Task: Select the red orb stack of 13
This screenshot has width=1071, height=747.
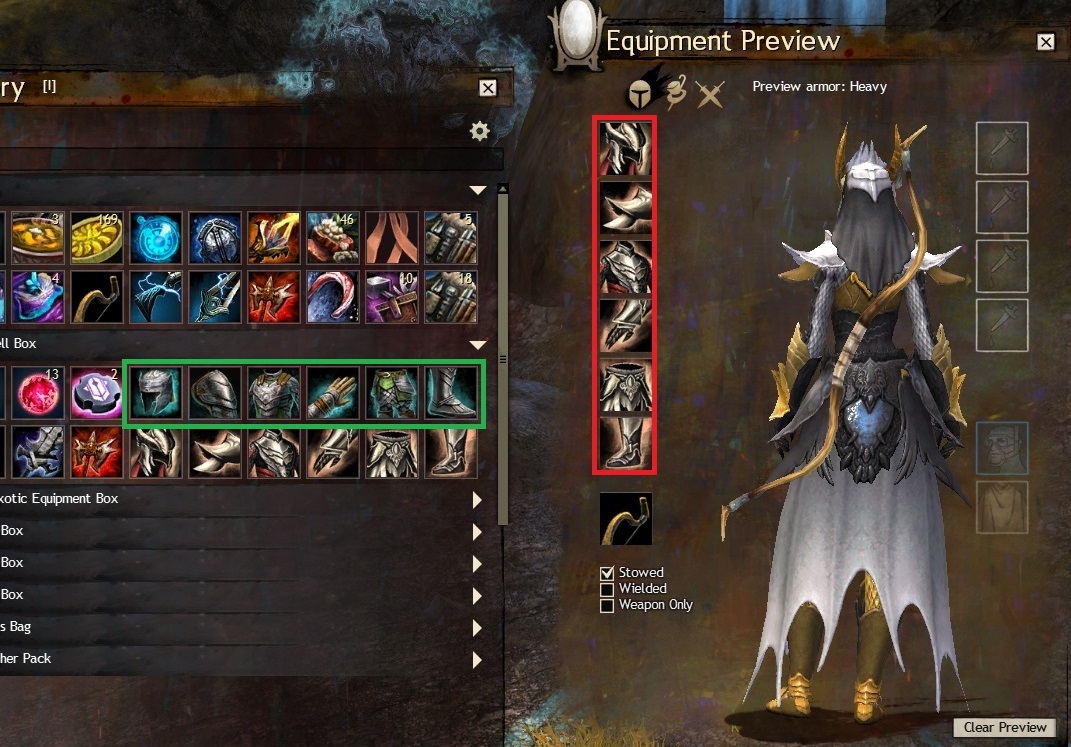Action: 37,393
